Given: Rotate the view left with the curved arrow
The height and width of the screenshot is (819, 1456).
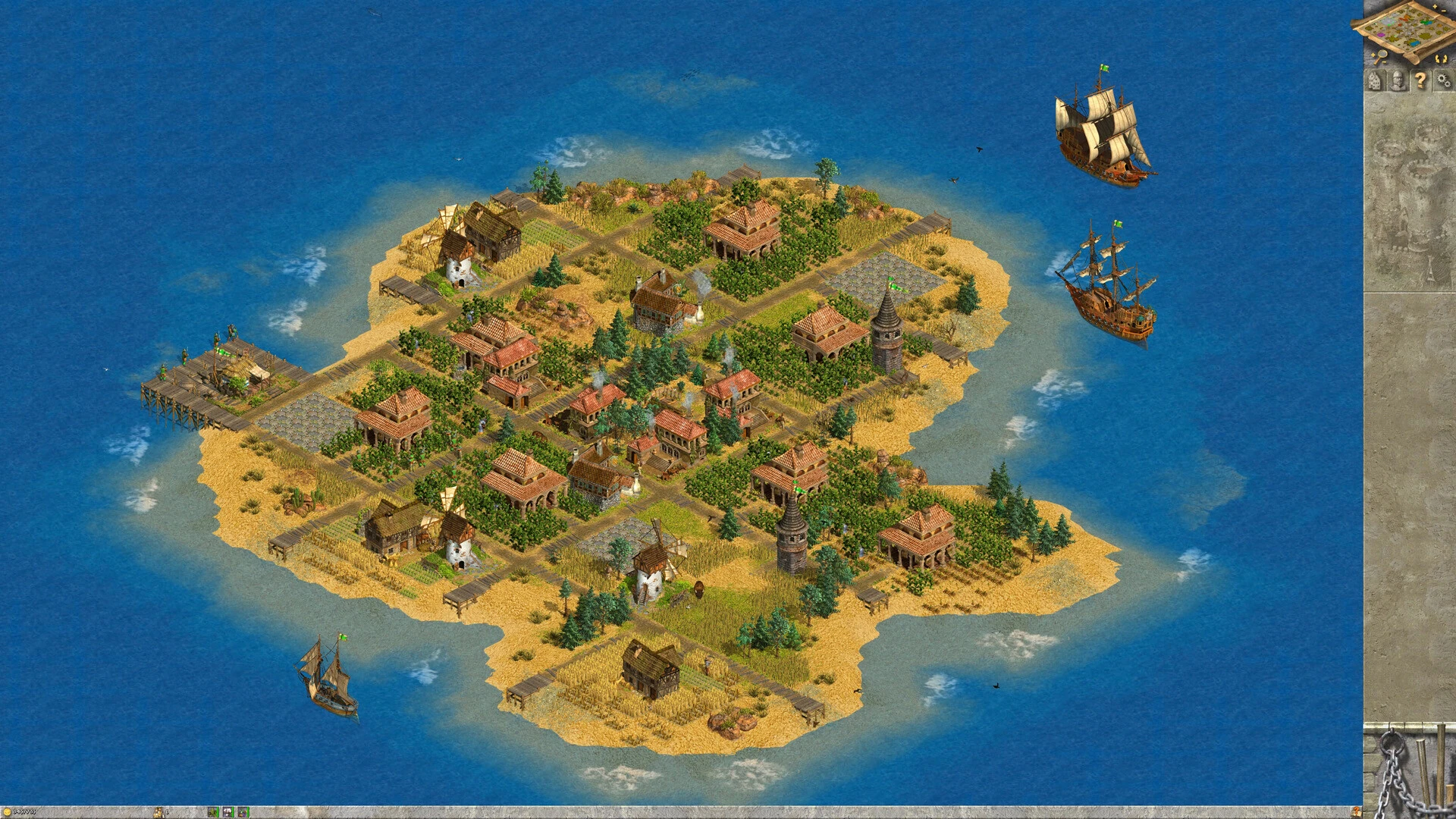Looking at the screenshot, I should pos(1438,58).
